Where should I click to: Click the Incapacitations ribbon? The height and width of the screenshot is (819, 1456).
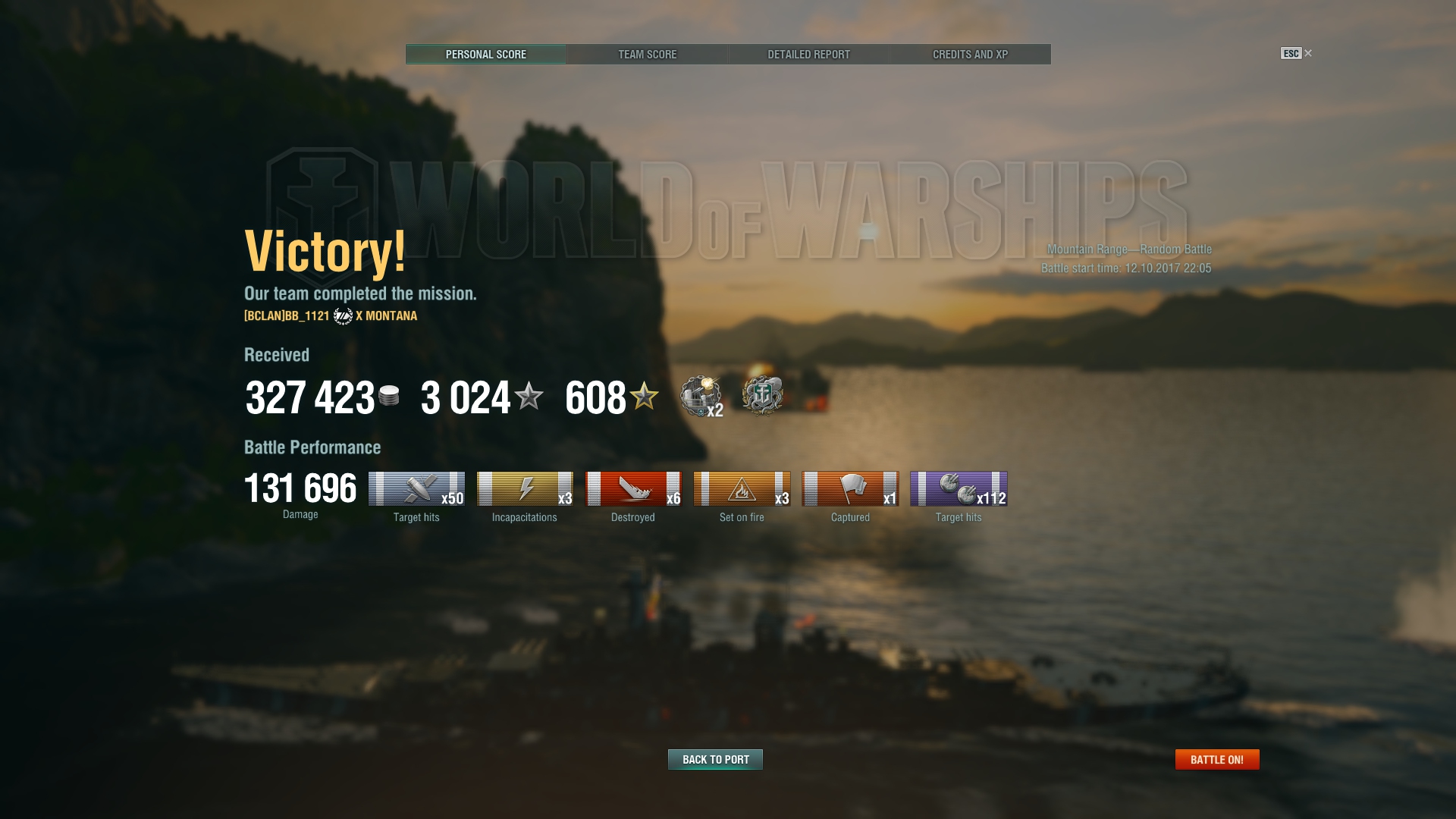pyautogui.click(x=525, y=489)
